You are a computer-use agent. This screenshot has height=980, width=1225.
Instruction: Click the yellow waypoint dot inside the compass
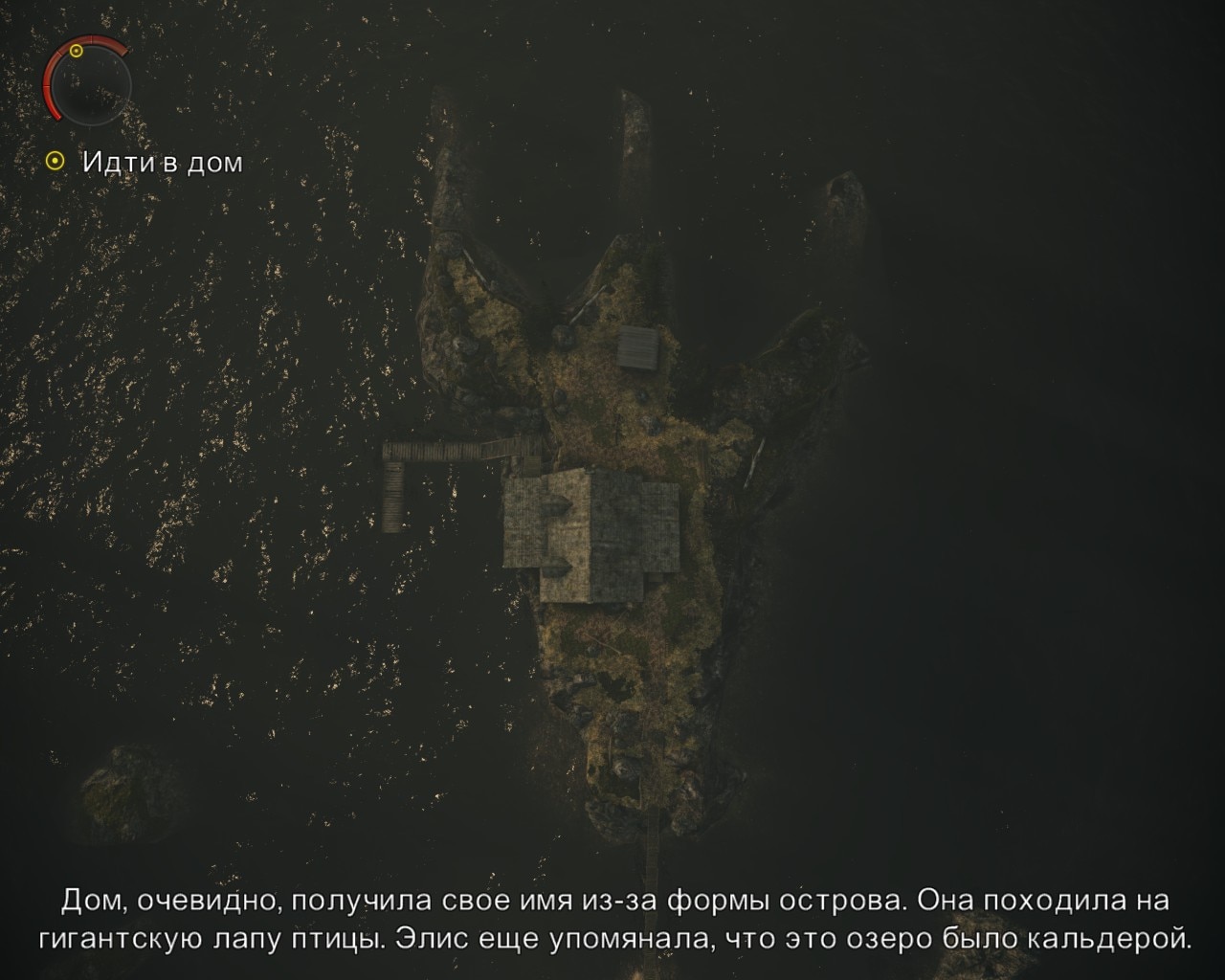tap(76, 50)
